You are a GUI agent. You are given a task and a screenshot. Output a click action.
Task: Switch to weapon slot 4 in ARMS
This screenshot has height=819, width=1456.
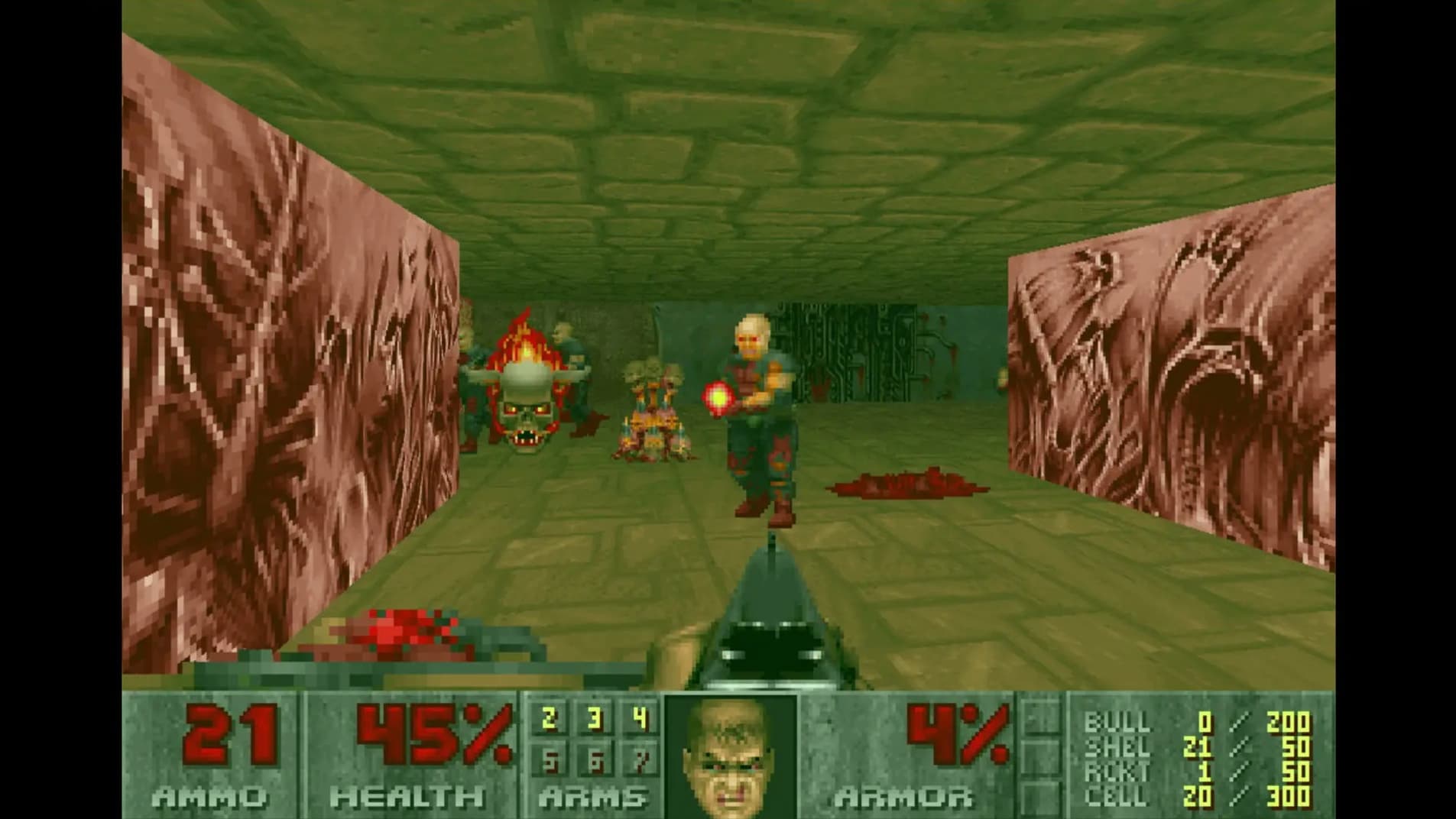[x=640, y=719]
